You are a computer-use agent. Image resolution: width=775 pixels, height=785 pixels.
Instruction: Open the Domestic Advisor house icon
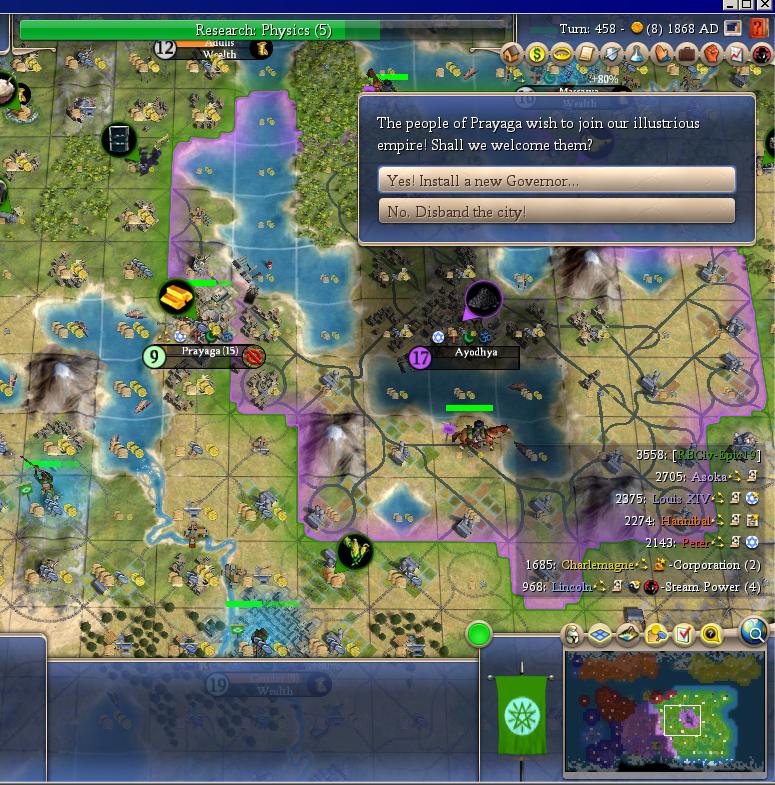513,54
